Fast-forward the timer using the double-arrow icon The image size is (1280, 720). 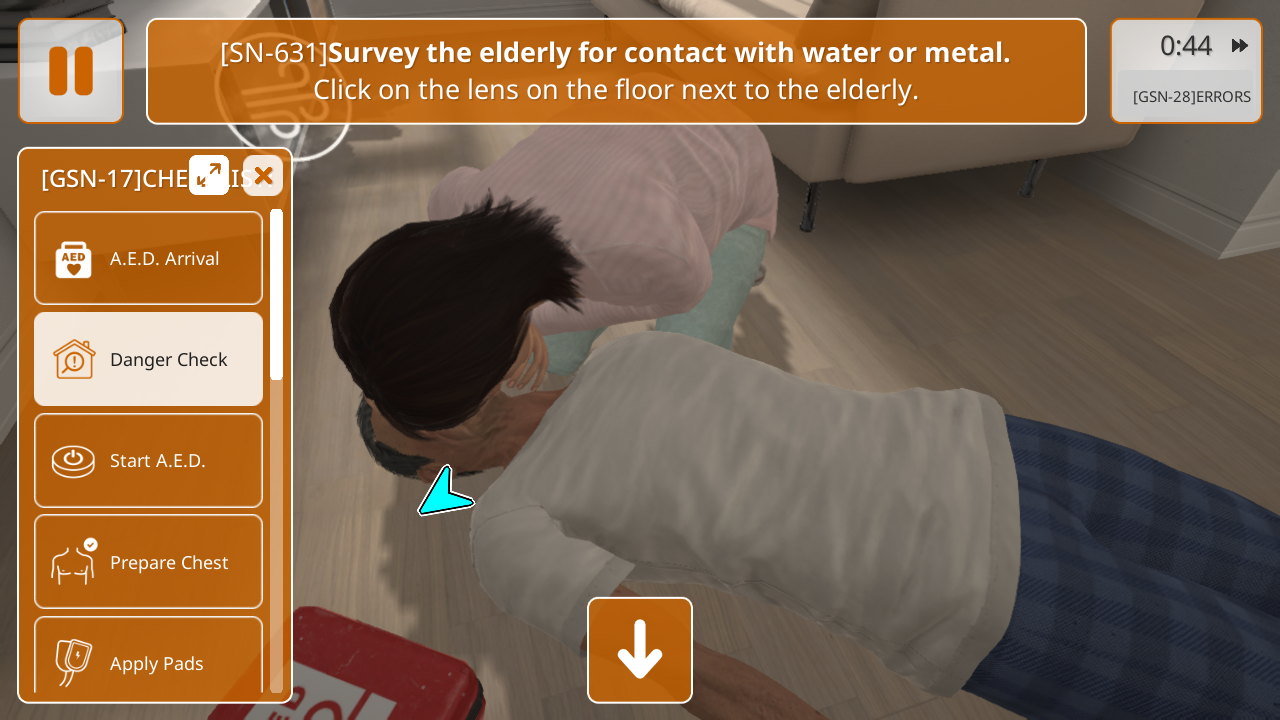pyautogui.click(x=1240, y=46)
